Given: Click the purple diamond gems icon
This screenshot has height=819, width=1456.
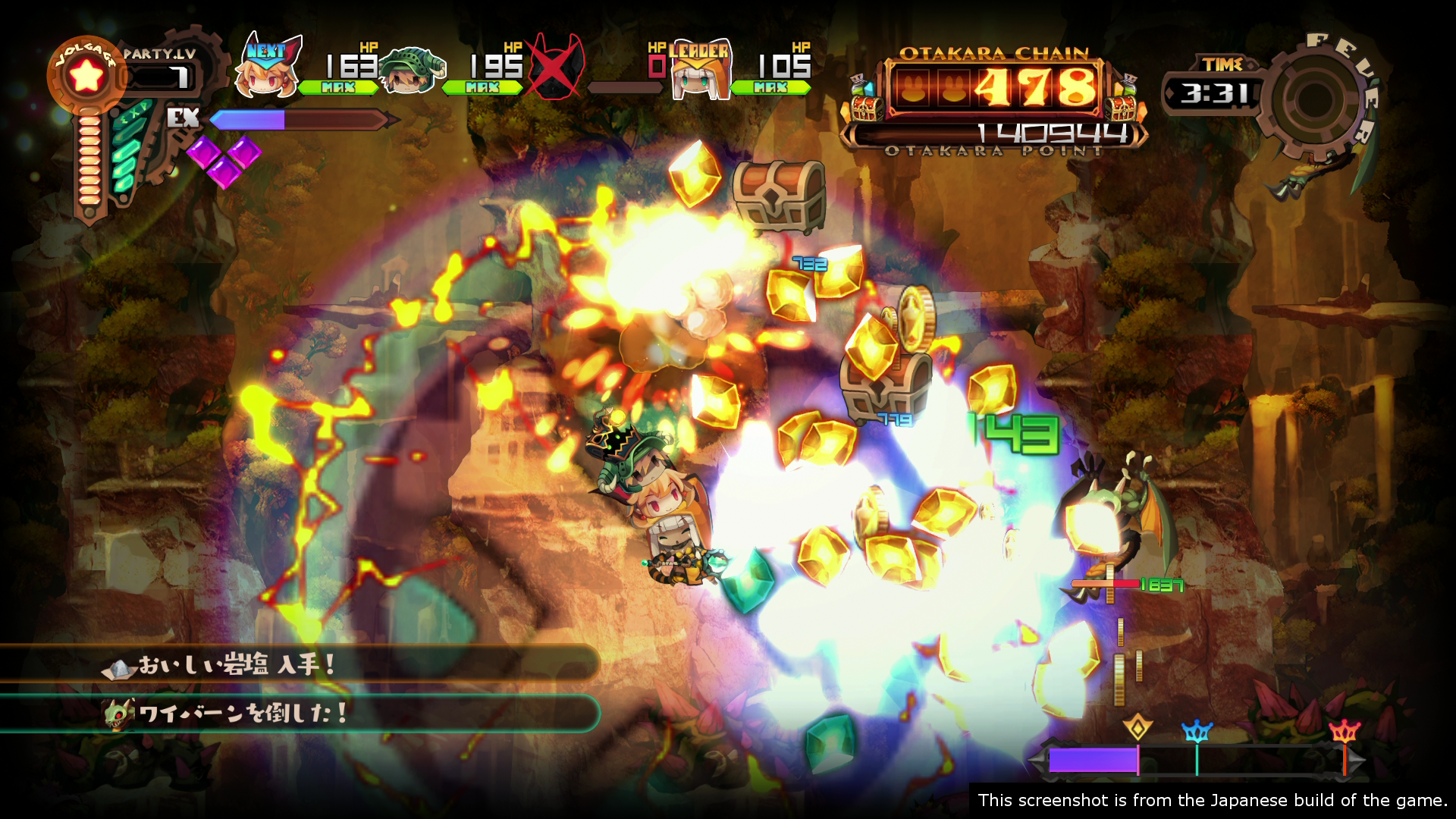Looking at the screenshot, I should tap(224, 159).
